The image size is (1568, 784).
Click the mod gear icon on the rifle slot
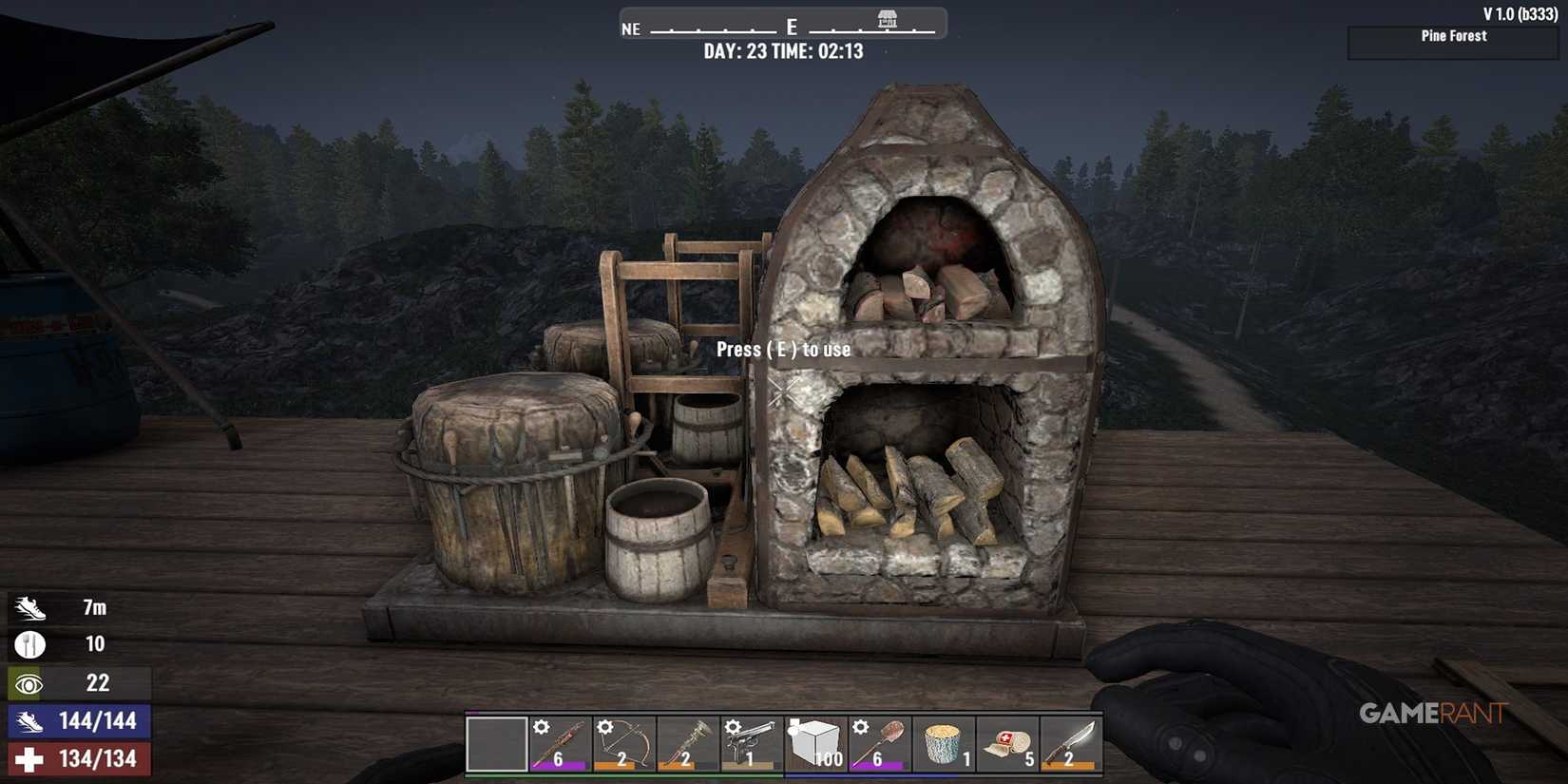pyautogui.click(x=542, y=725)
